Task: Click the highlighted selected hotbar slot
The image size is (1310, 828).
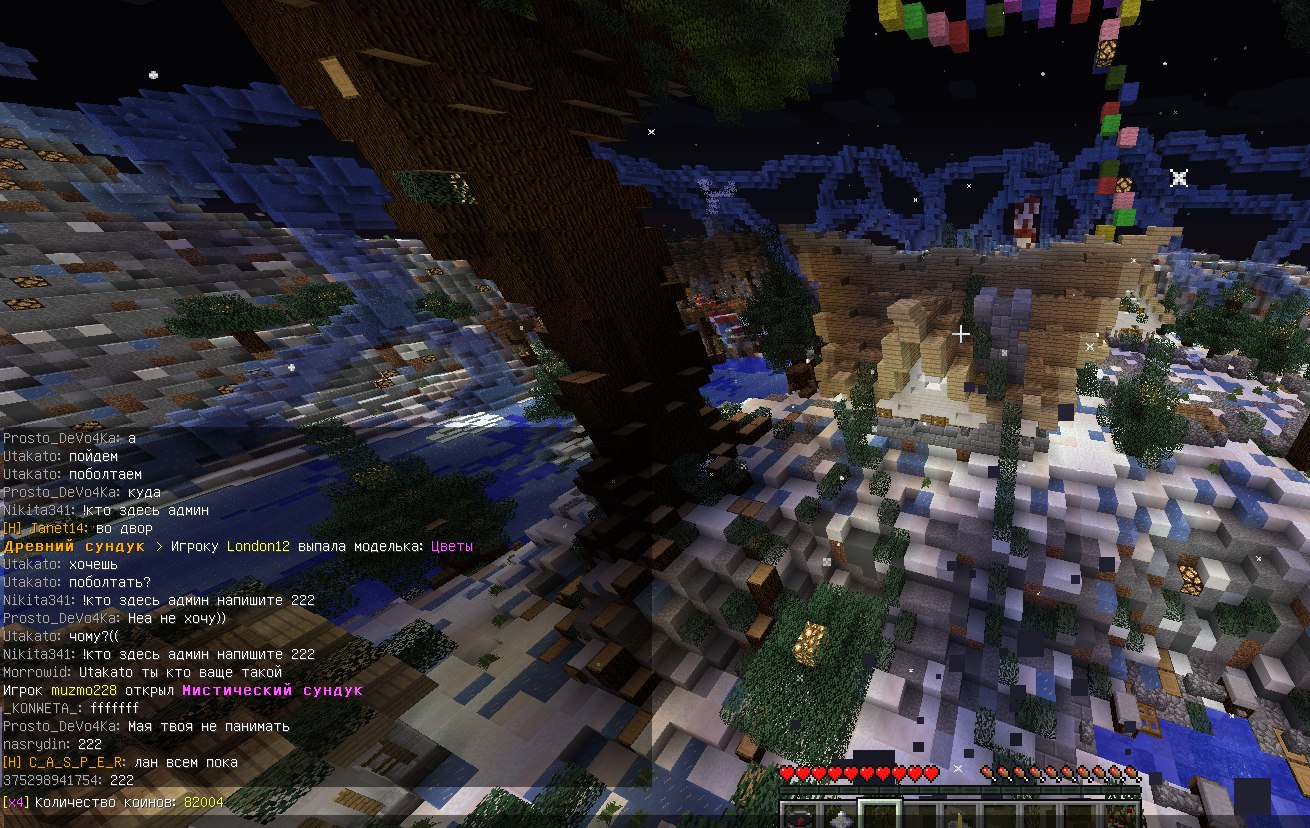Action: pyautogui.click(x=880, y=816)
